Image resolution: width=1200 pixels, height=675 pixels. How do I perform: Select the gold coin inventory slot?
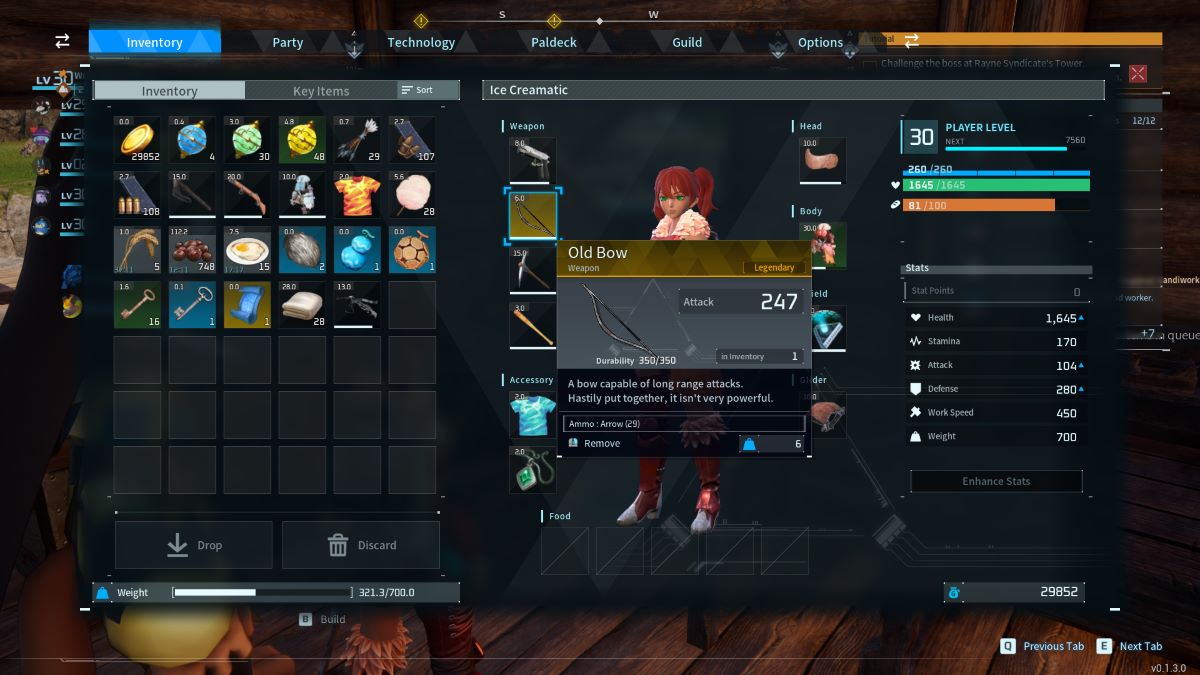tap(137, 140)
